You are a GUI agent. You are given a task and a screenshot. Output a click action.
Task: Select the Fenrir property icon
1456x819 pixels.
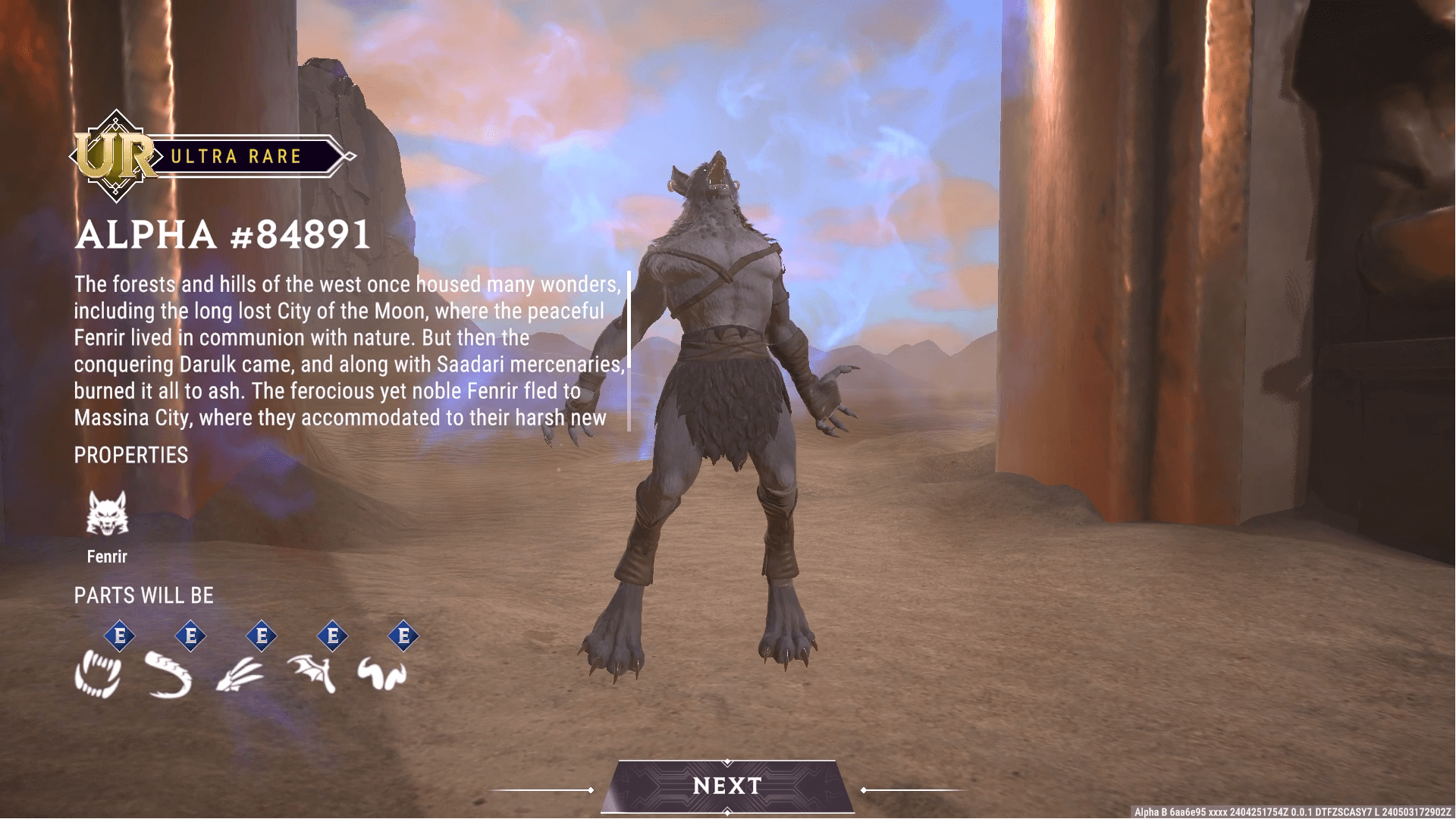pyautogui.click(x=107, y=513)
